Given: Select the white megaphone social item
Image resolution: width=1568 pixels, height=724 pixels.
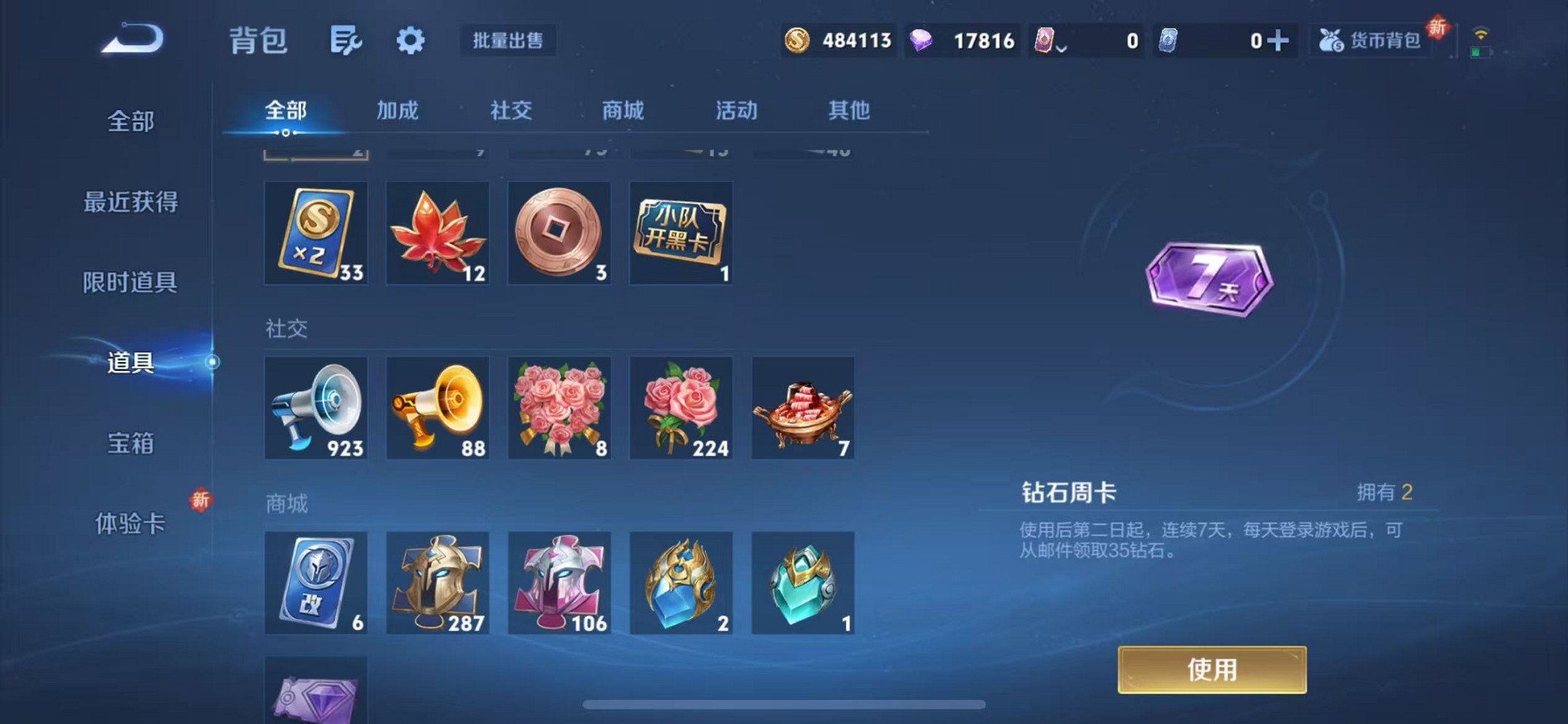Looking at the screenshot, I should point(315,408).
